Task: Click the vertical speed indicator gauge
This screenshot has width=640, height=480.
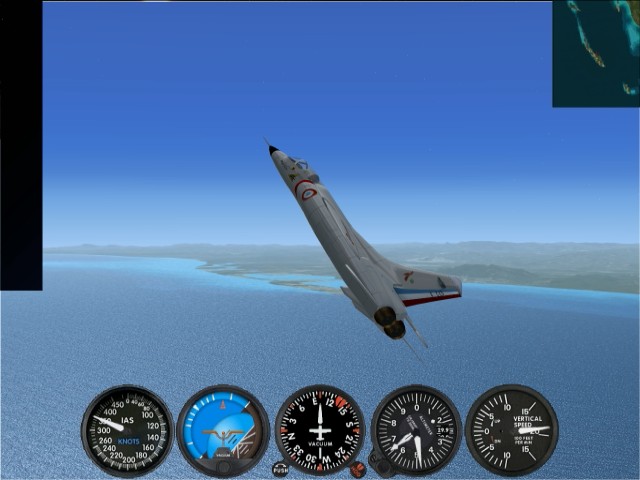Action: click(511, 431)
